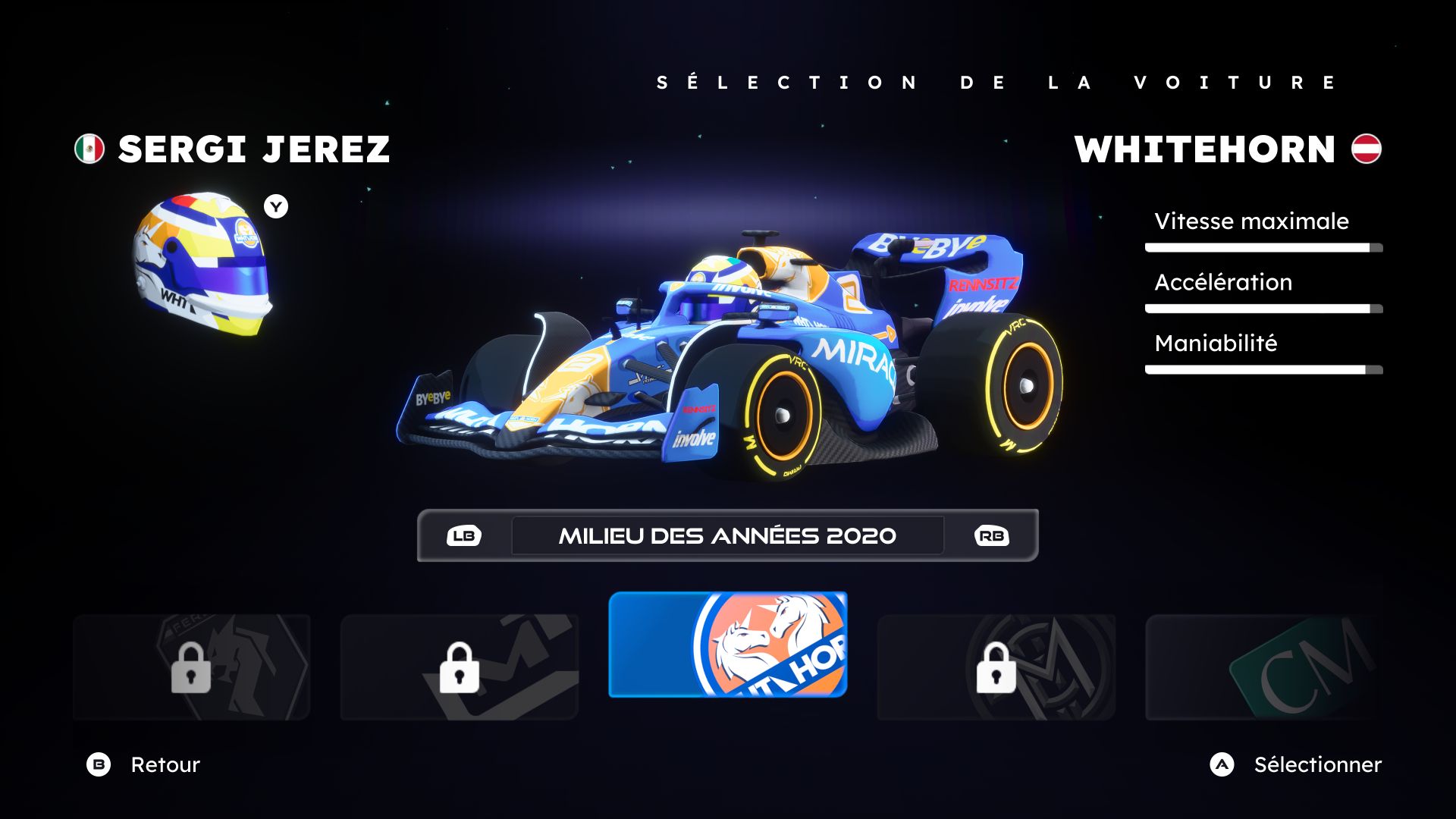Select the Whitehorn team tile
This screenshot has height=819, width=1456.
pyautogui.click(x=727, y=645)
